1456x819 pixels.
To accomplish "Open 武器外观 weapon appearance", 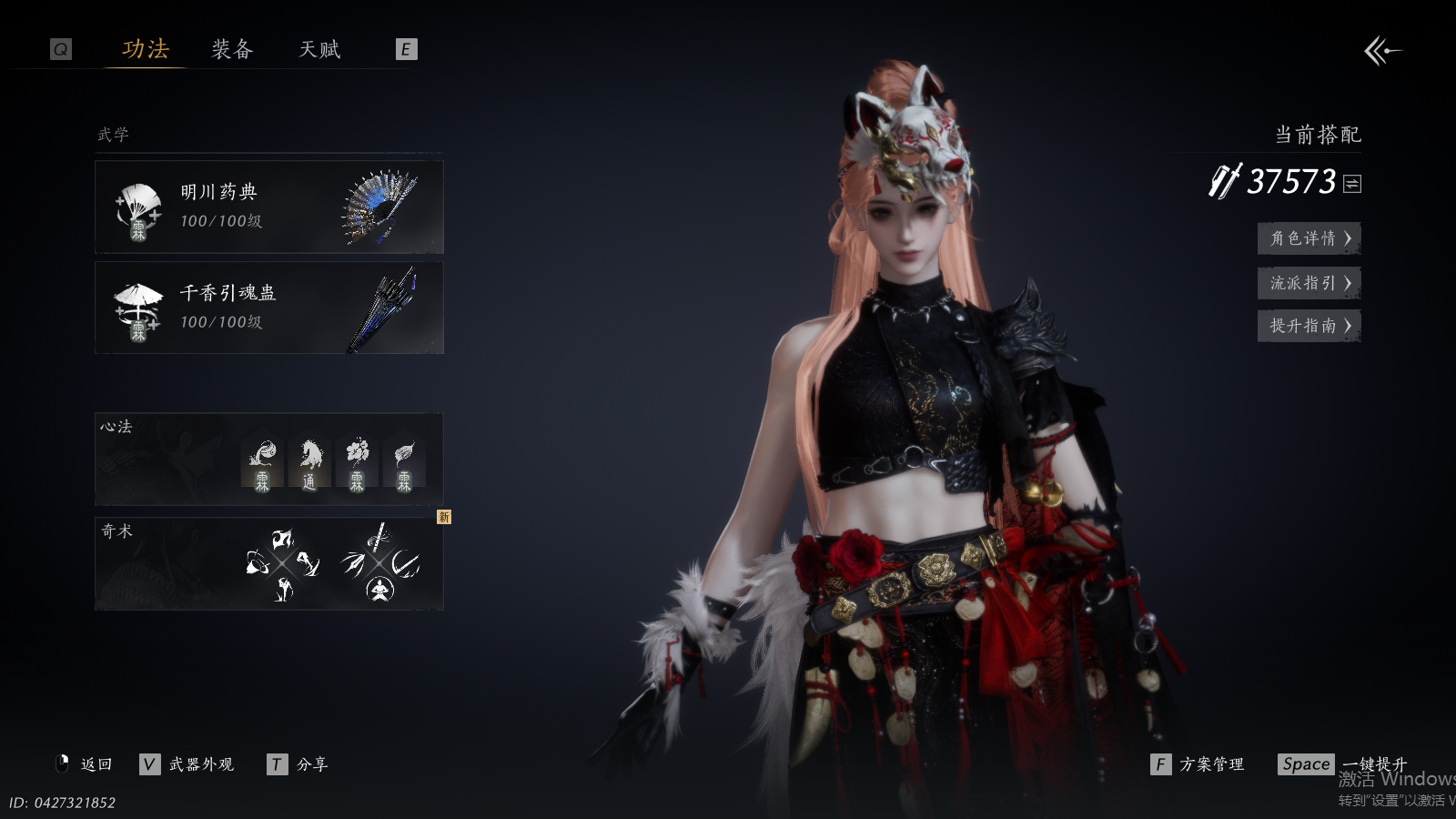I will click(188, 764).
